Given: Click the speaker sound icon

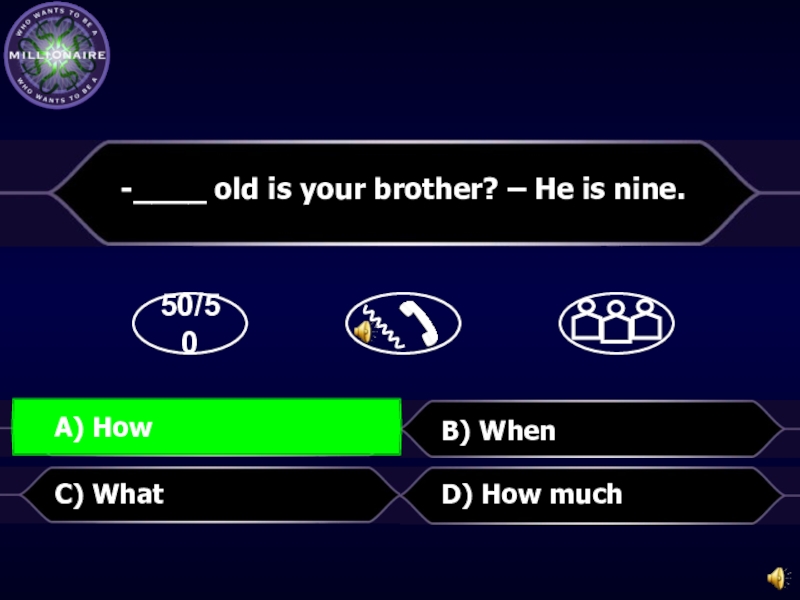Looking at the screenshot, I should (776, 578).
